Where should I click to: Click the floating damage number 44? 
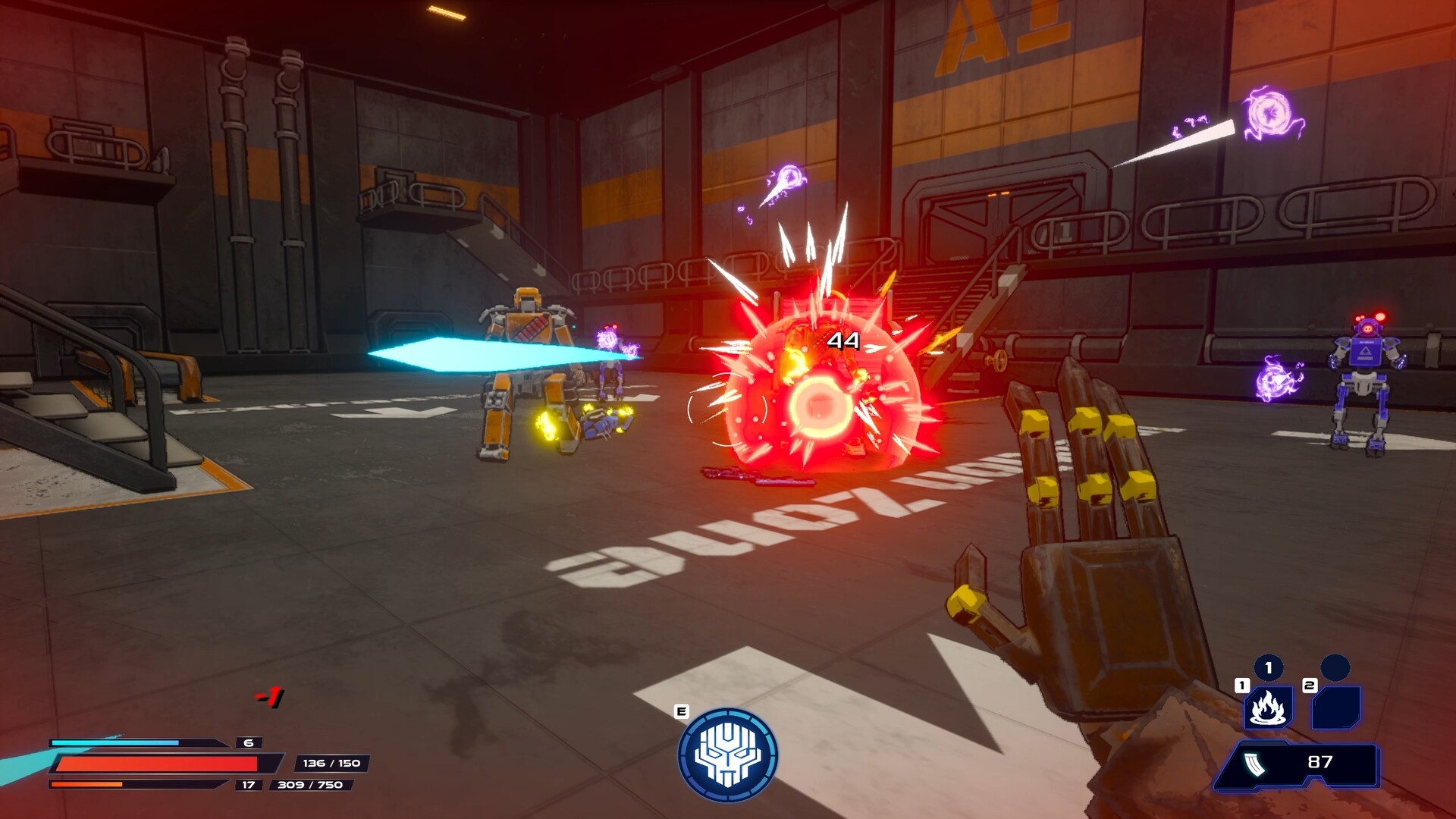(x=844, y=341)
